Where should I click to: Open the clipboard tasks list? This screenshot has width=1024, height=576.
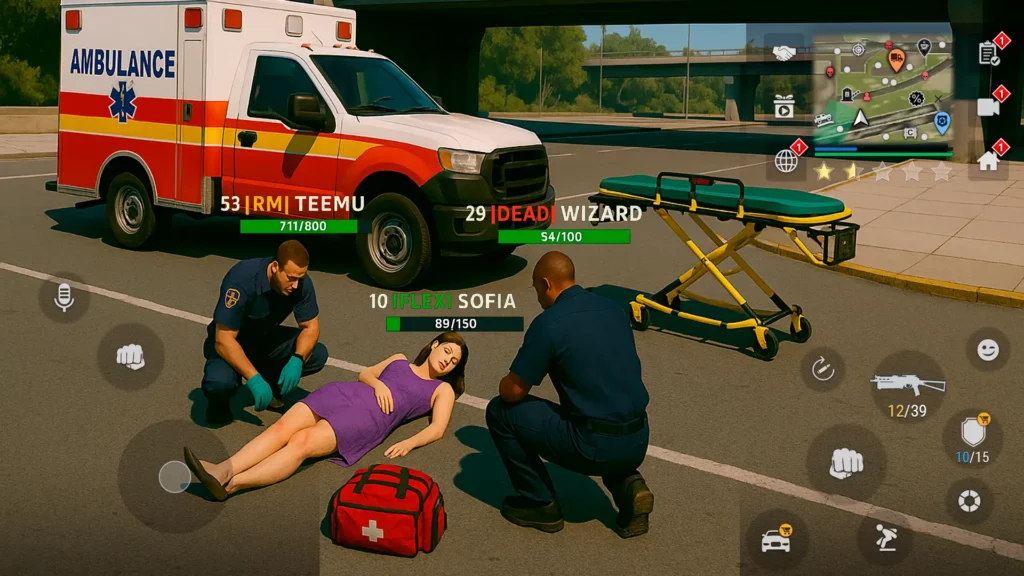(989, 53)
